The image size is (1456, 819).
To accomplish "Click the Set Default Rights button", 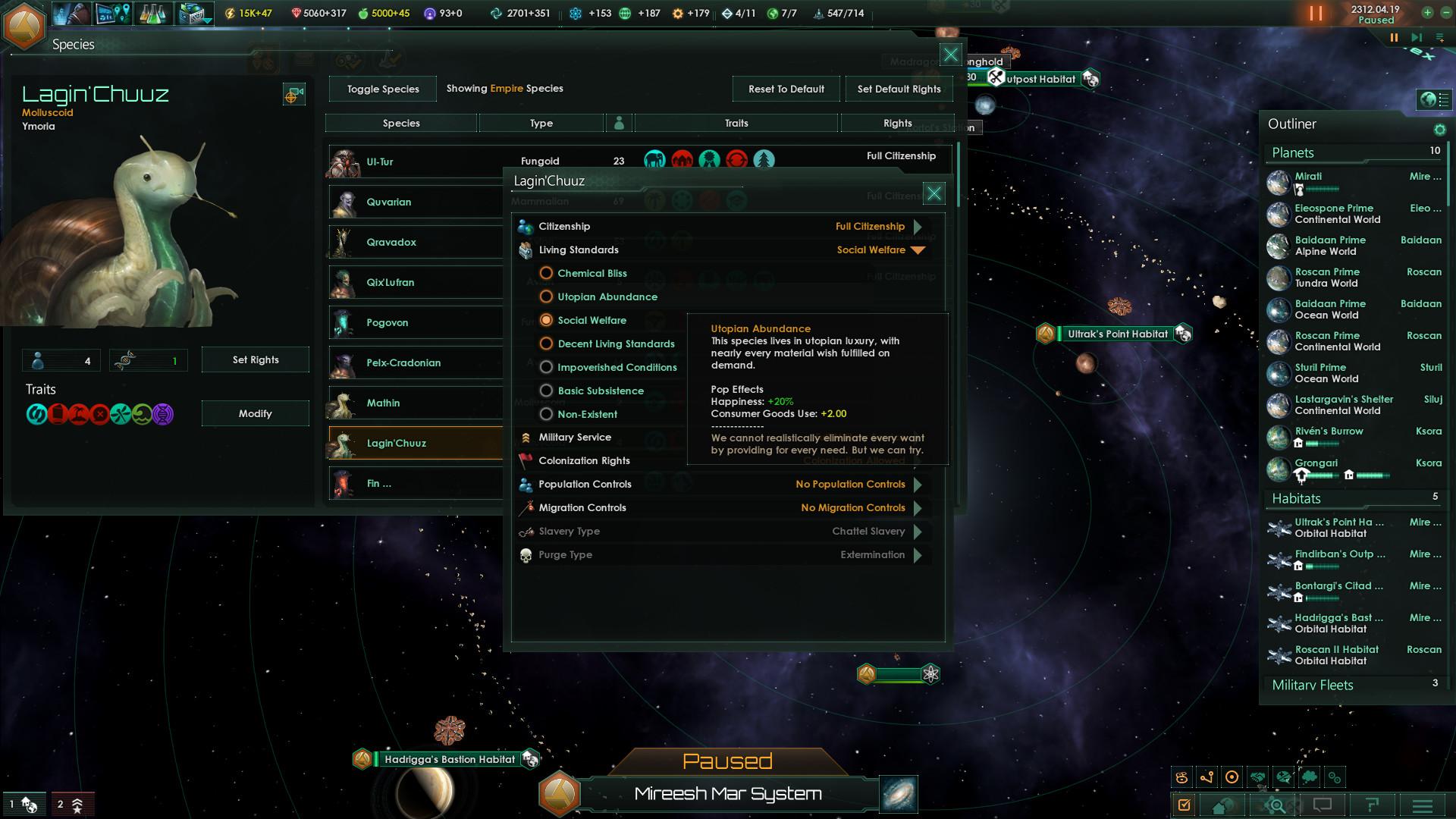I will 899,89.
